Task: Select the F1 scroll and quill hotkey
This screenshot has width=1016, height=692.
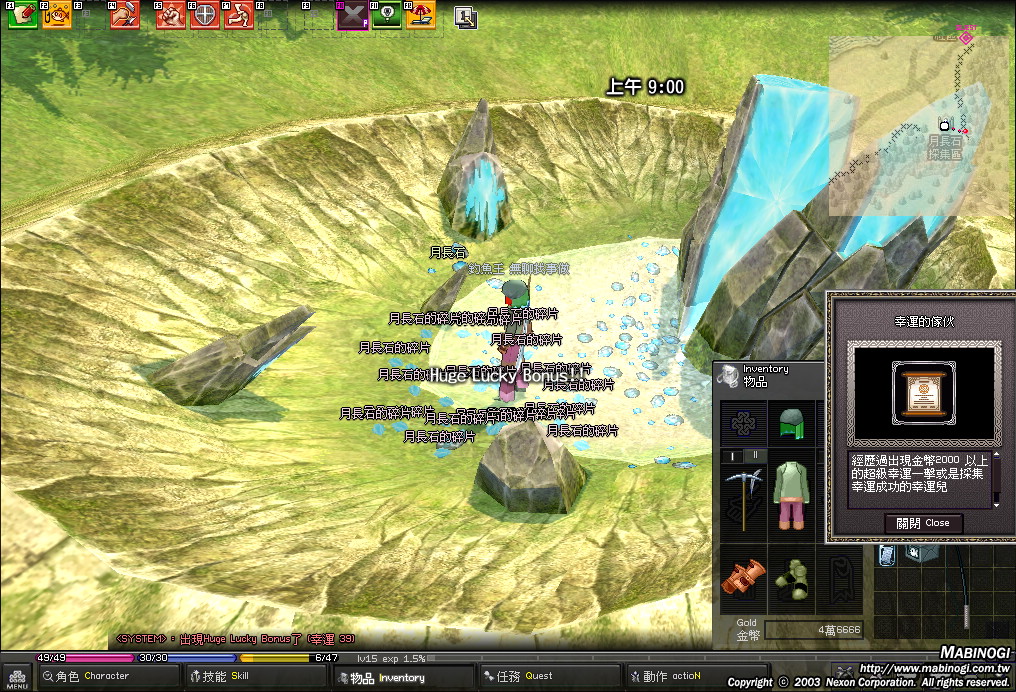Action: 23,15
